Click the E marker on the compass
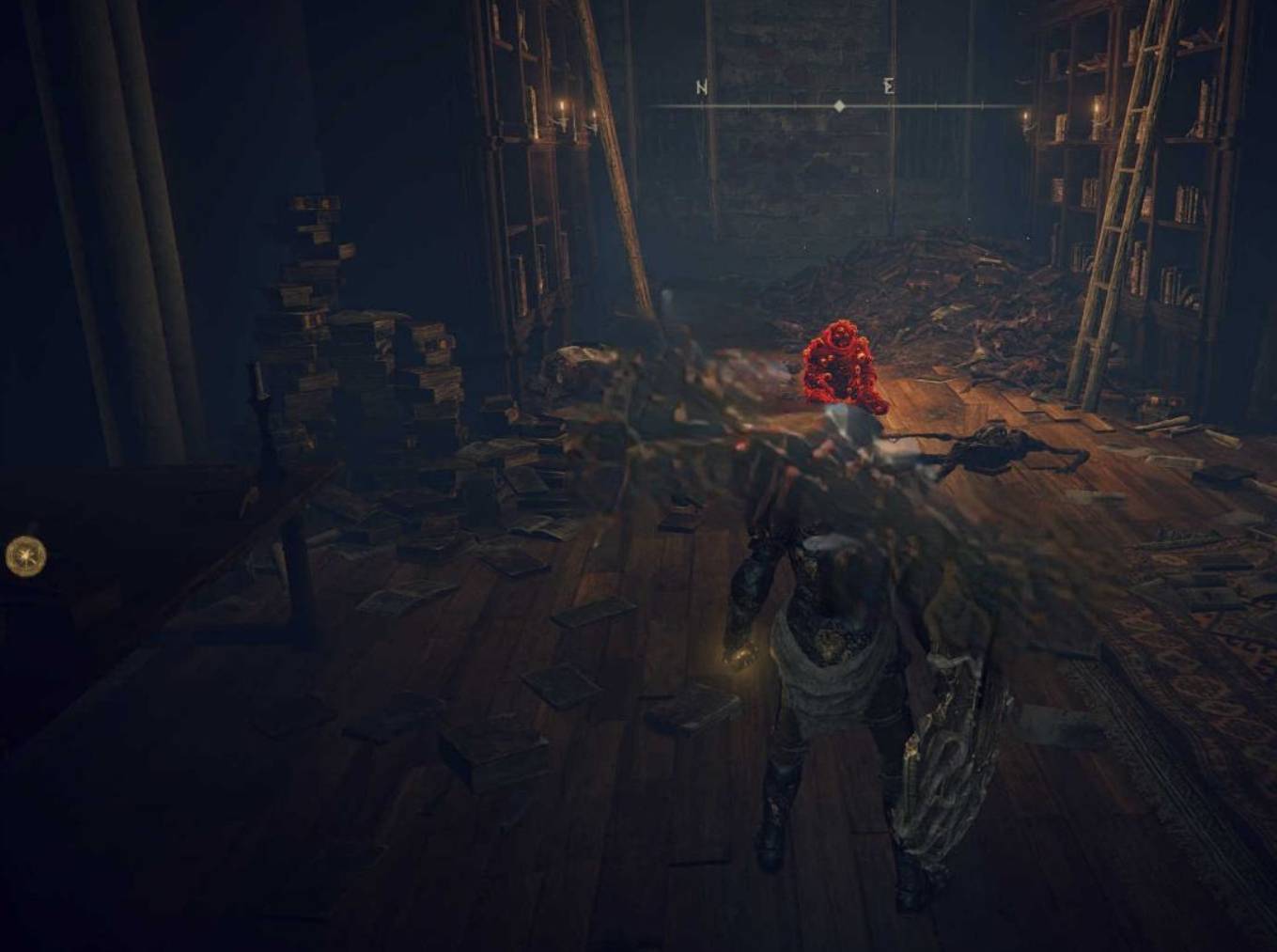This screenshot has width=1277, height=952. tap(888, 87)
